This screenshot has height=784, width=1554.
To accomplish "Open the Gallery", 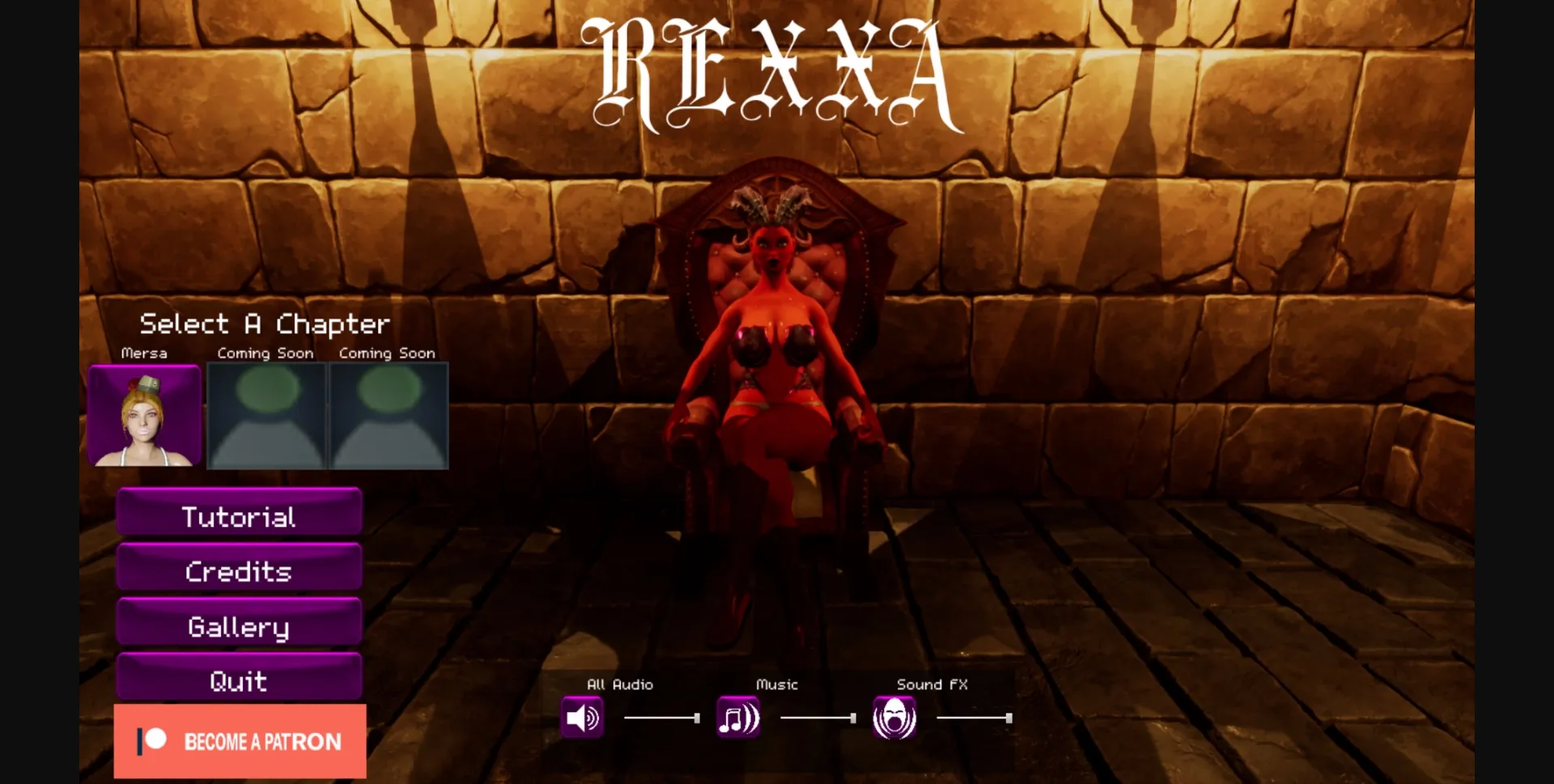I will (x=239, y=625).
